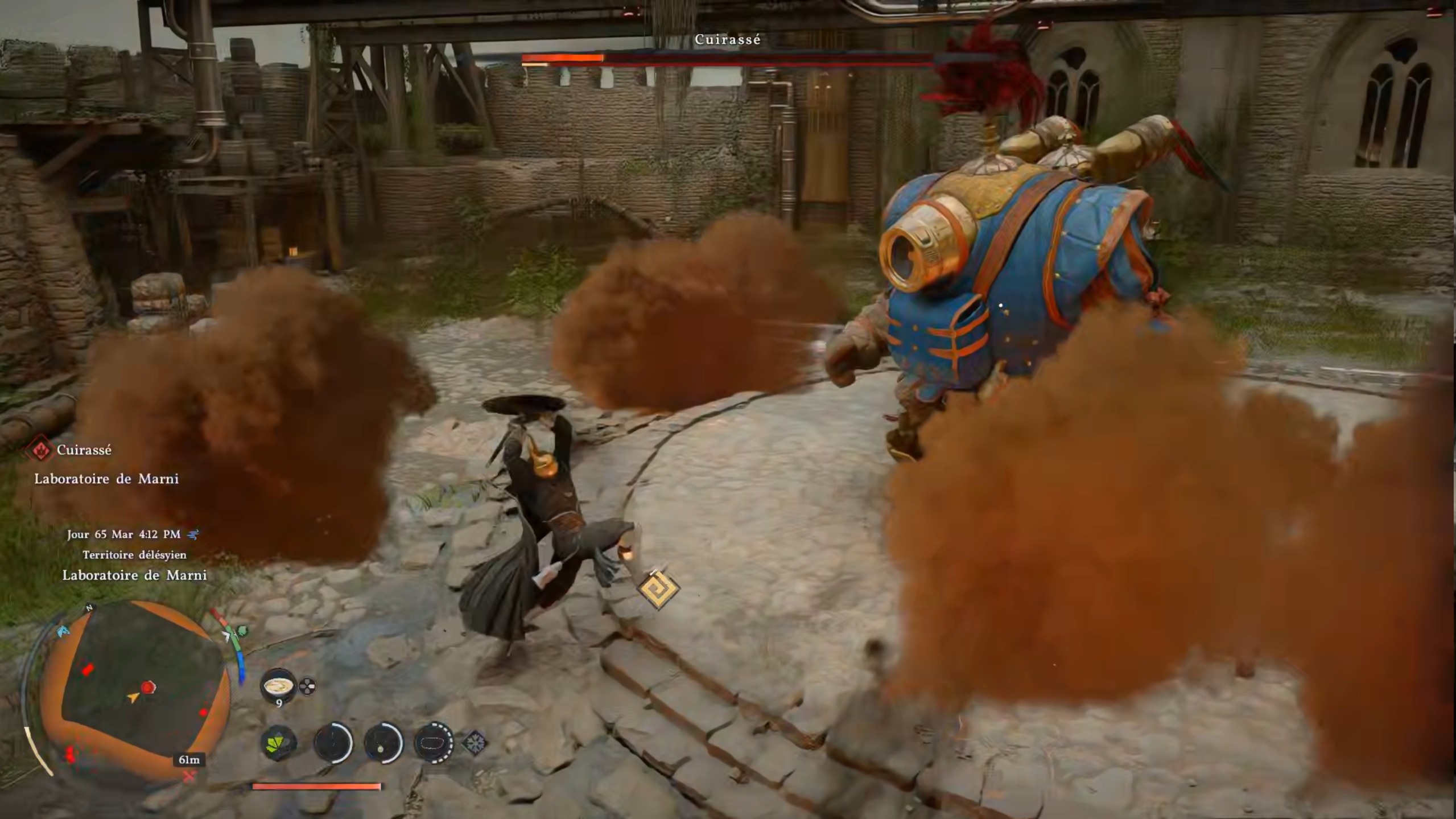Select the soup bowl food item

(x=278, y=685)
